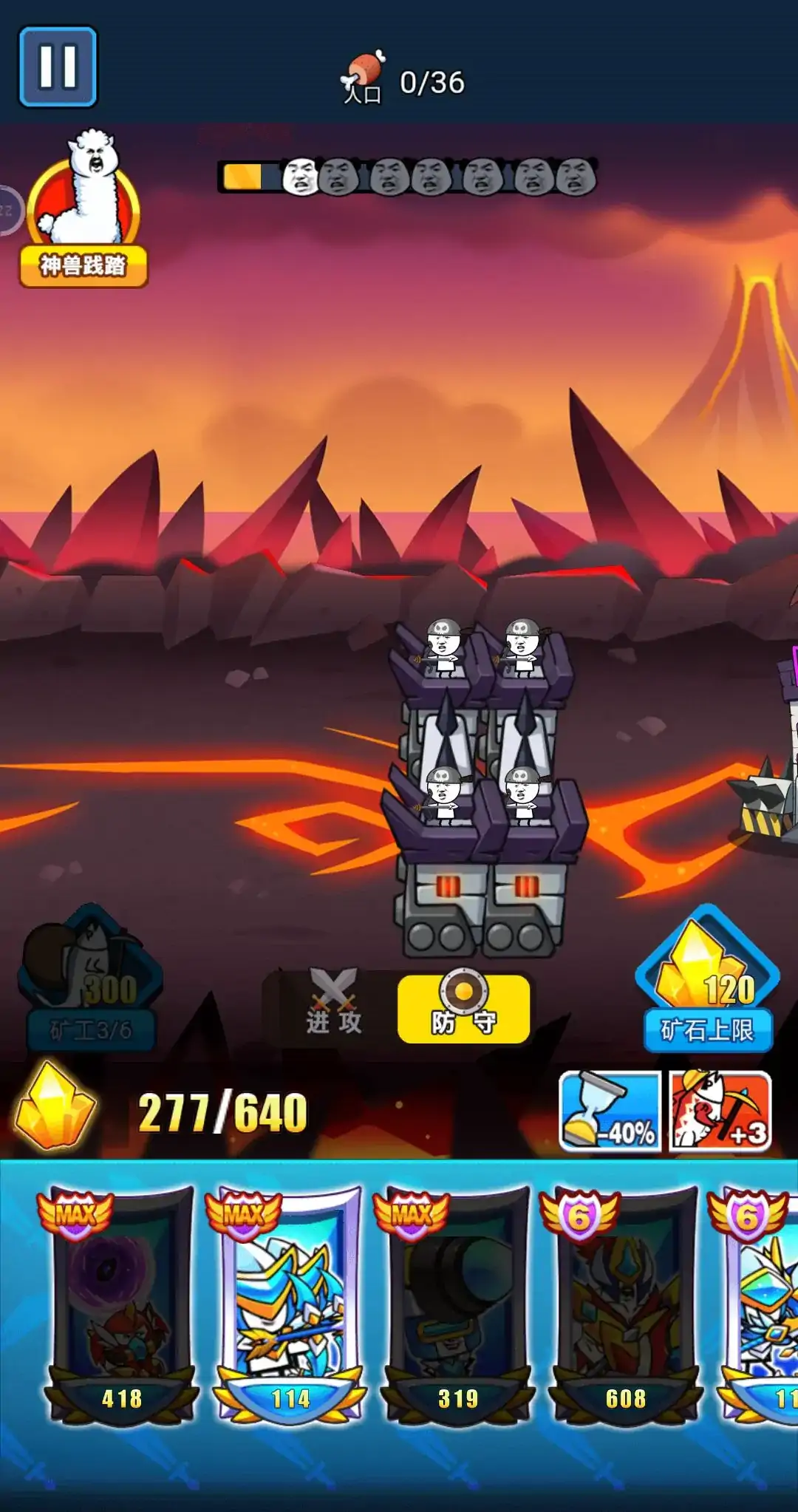Image resolution: width=798 pixels, height=1512 pixels.
Task: Activate the +3 miners boost
Action: coord(720,1111)
